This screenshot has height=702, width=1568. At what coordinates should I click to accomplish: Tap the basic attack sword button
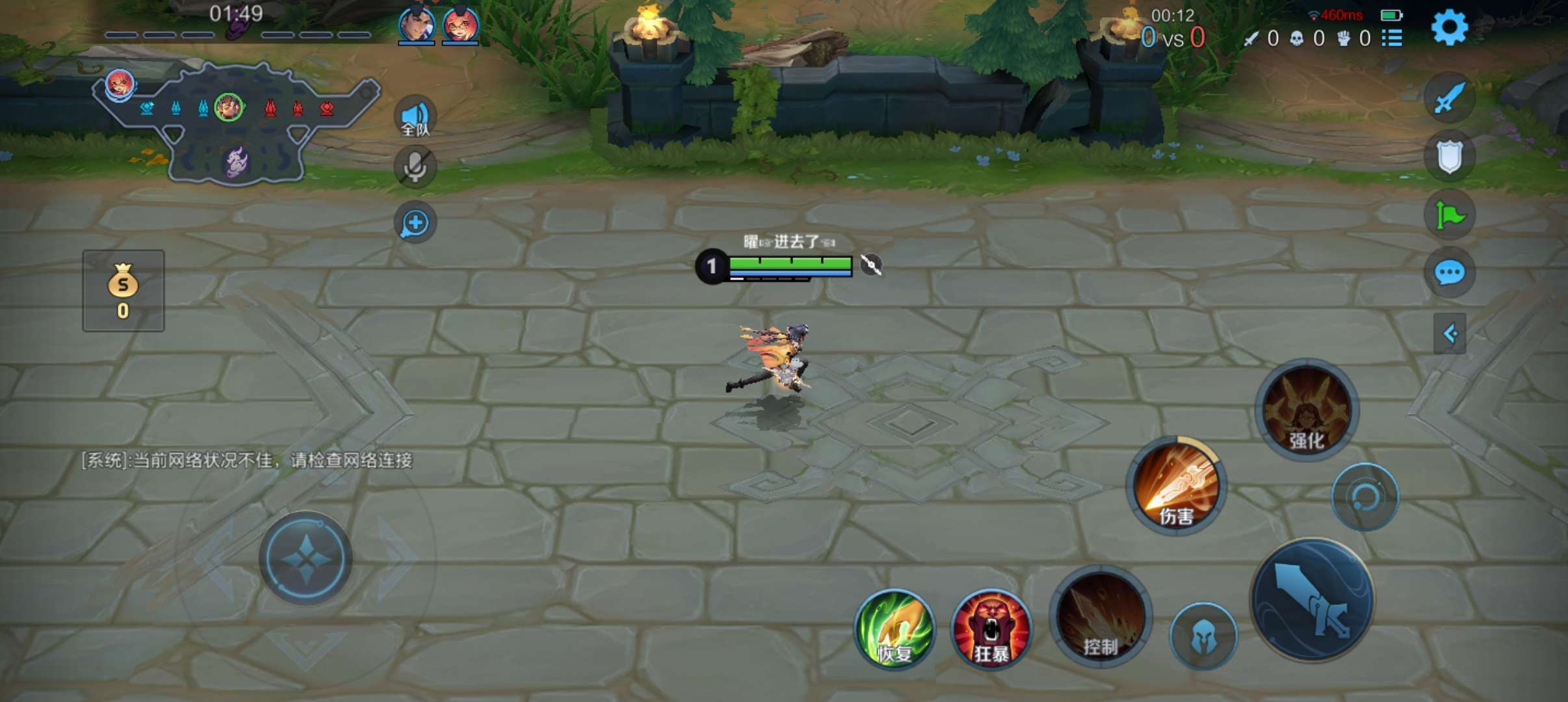(x=1313, y=599)
